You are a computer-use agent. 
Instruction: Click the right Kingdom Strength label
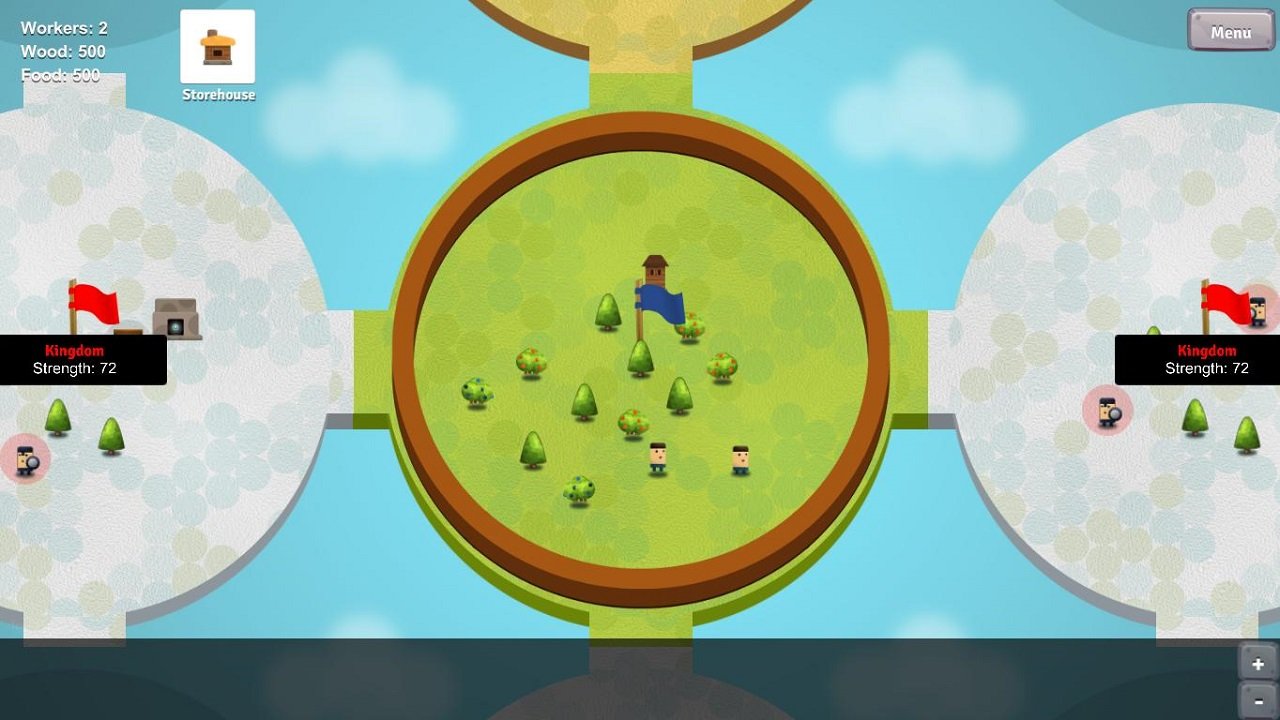(1207, 369)
